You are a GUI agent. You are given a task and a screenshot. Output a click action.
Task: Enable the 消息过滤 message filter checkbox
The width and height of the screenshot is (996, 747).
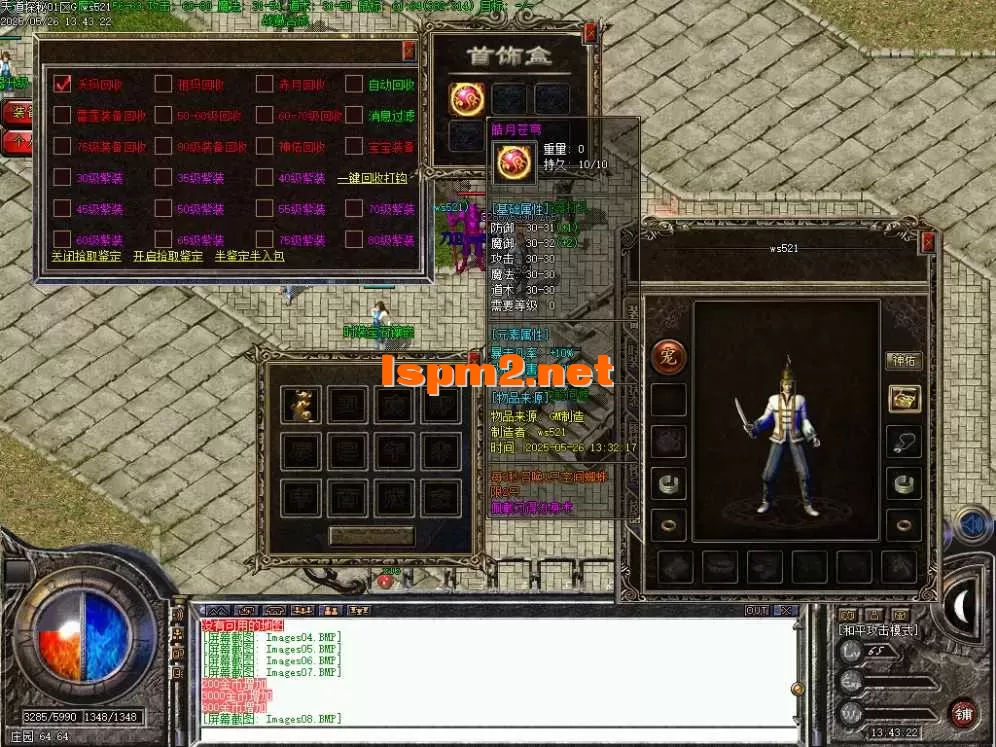pos(354,115)
